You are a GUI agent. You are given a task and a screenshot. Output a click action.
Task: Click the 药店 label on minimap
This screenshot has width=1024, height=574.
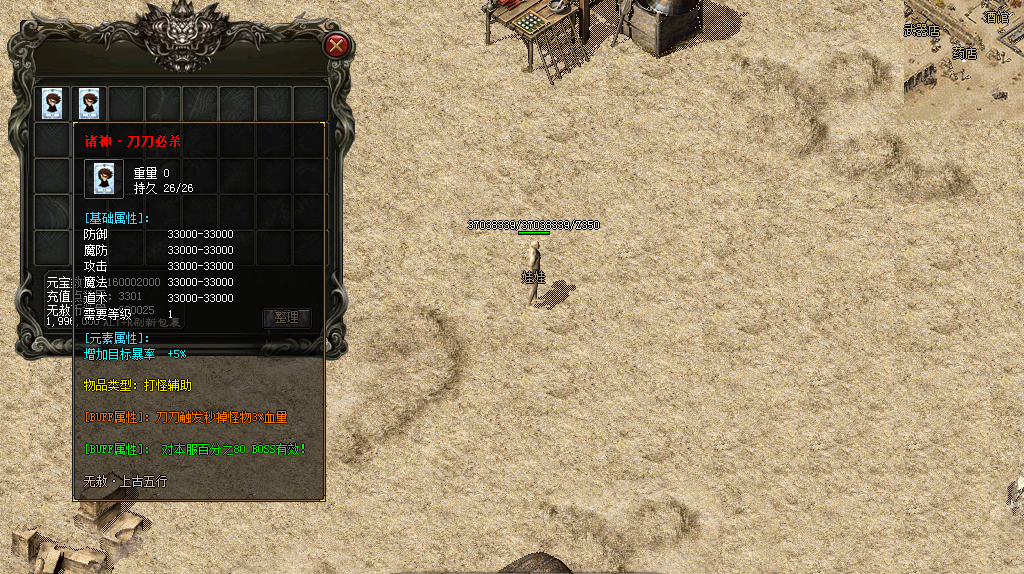[x=964, y=53]
